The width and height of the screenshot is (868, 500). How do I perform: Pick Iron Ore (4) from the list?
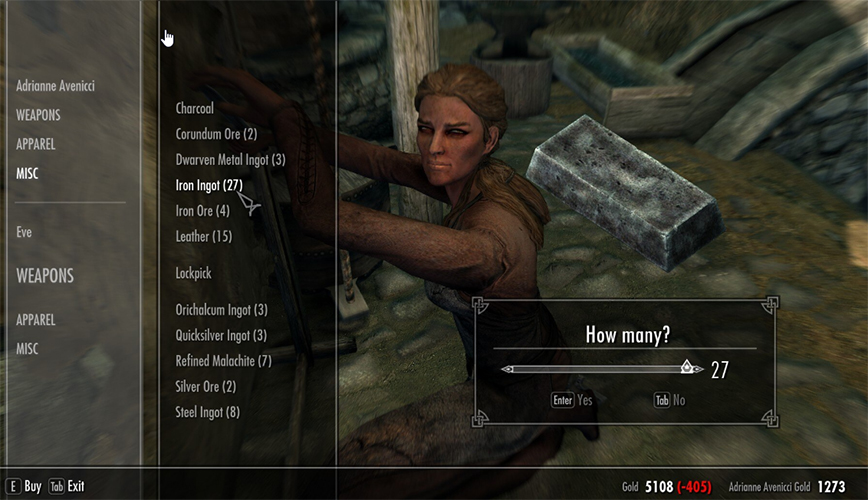202,211
